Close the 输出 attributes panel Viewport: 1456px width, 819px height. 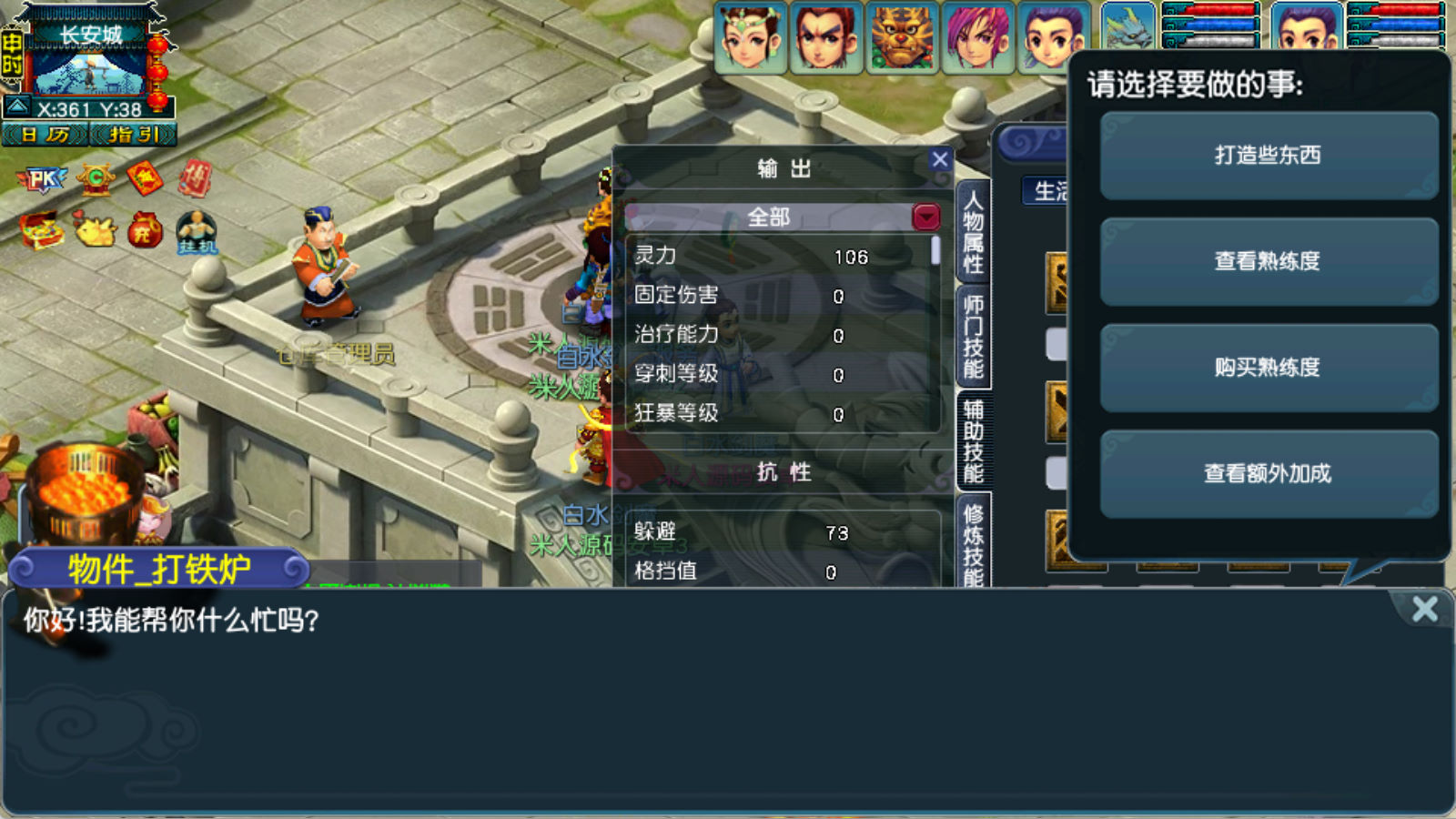[940, 161]
